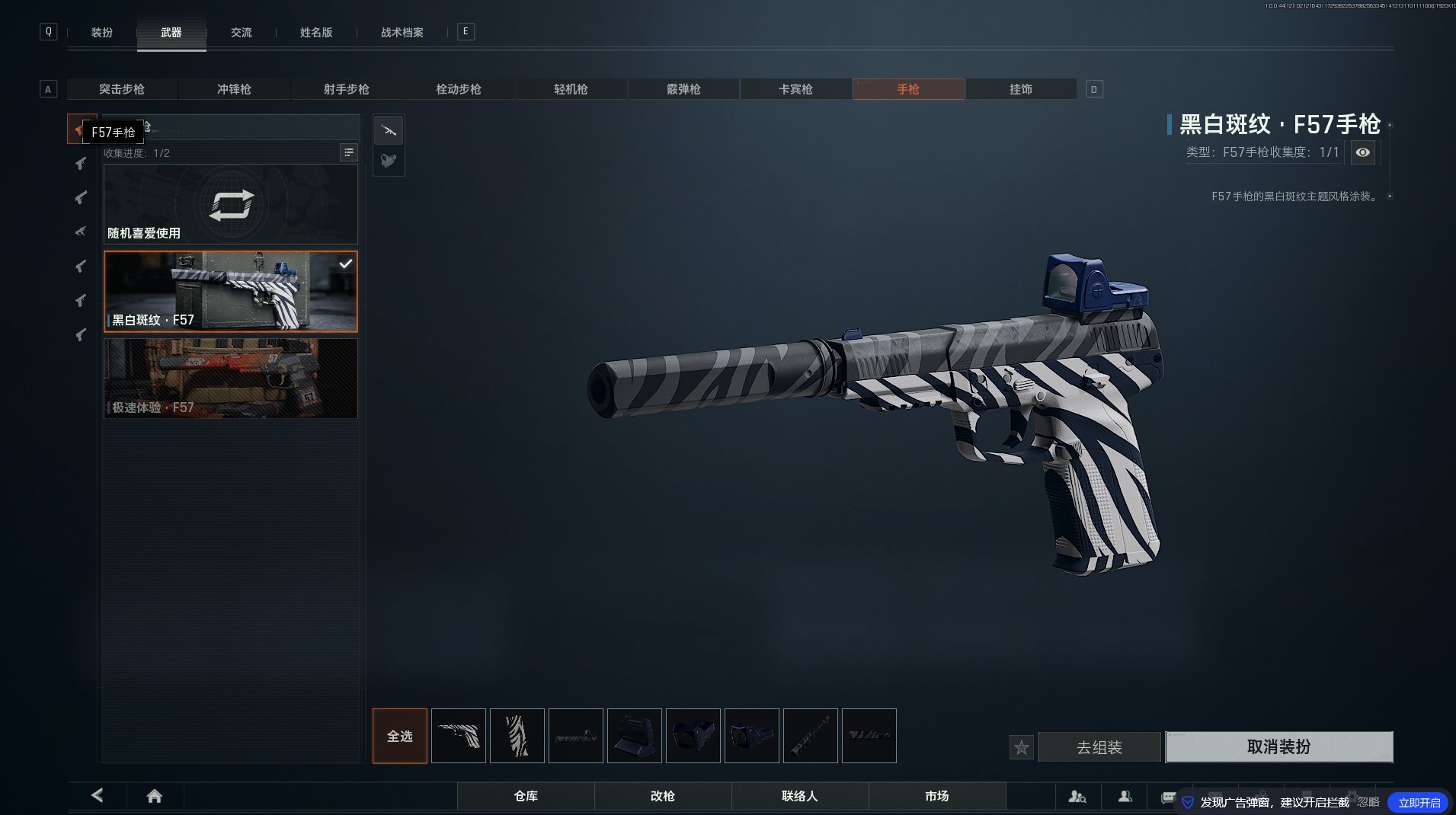Toggle the favorite star icon
The width and height of the screenshot is (1456, 815).
click(1021, 747)
